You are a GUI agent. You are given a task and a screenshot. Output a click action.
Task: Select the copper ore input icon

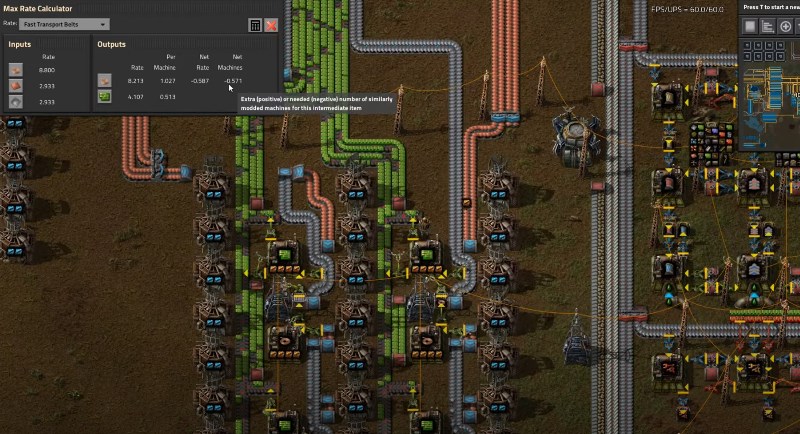click(x=16, y=70)
